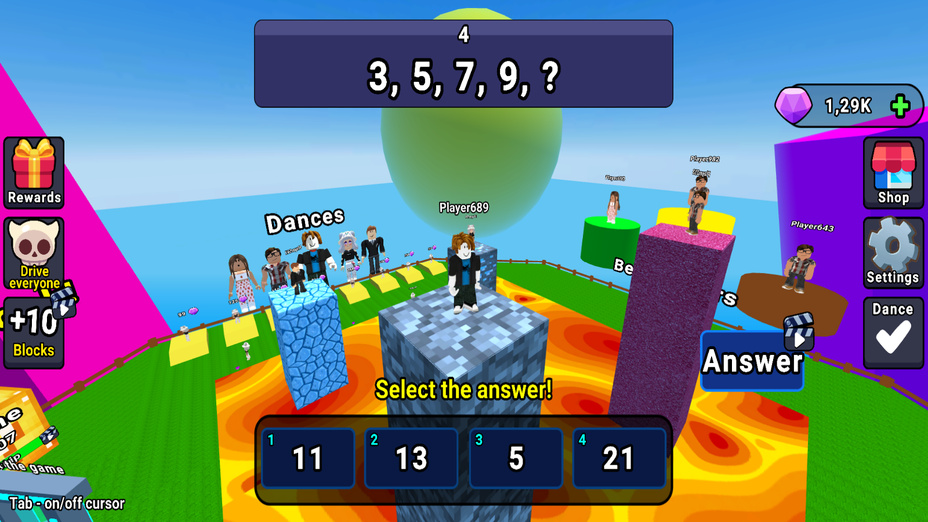Open the Settings gear menu

[893, 252]
